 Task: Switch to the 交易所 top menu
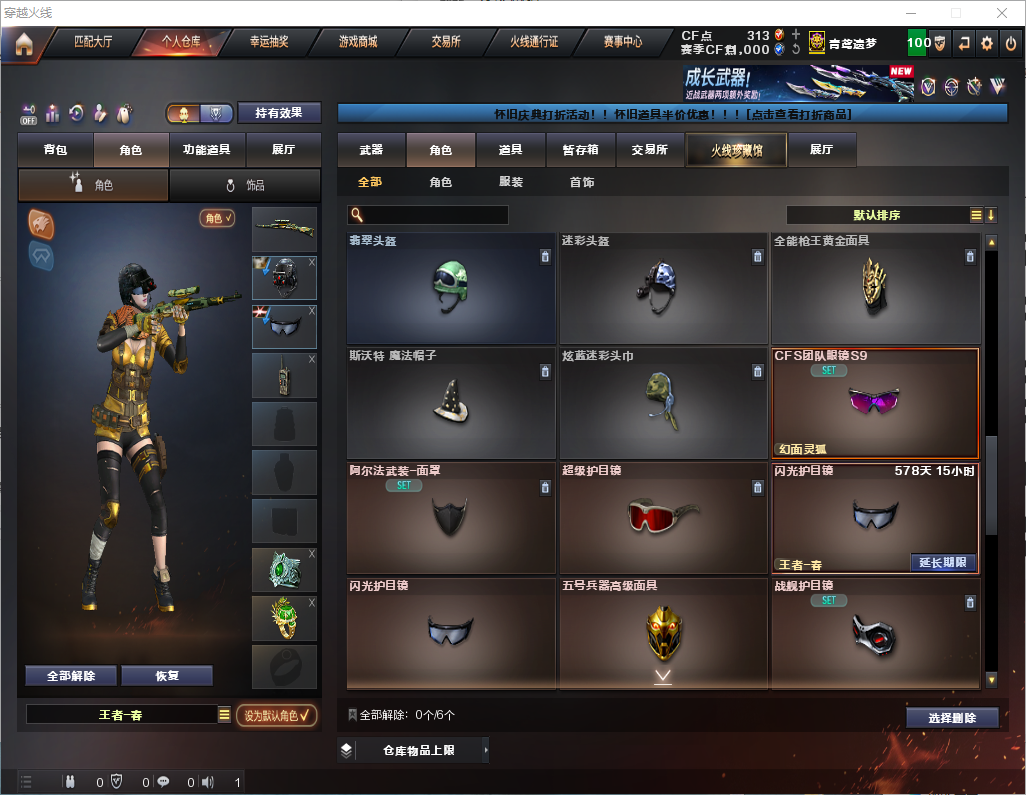[x=446, y=42]
